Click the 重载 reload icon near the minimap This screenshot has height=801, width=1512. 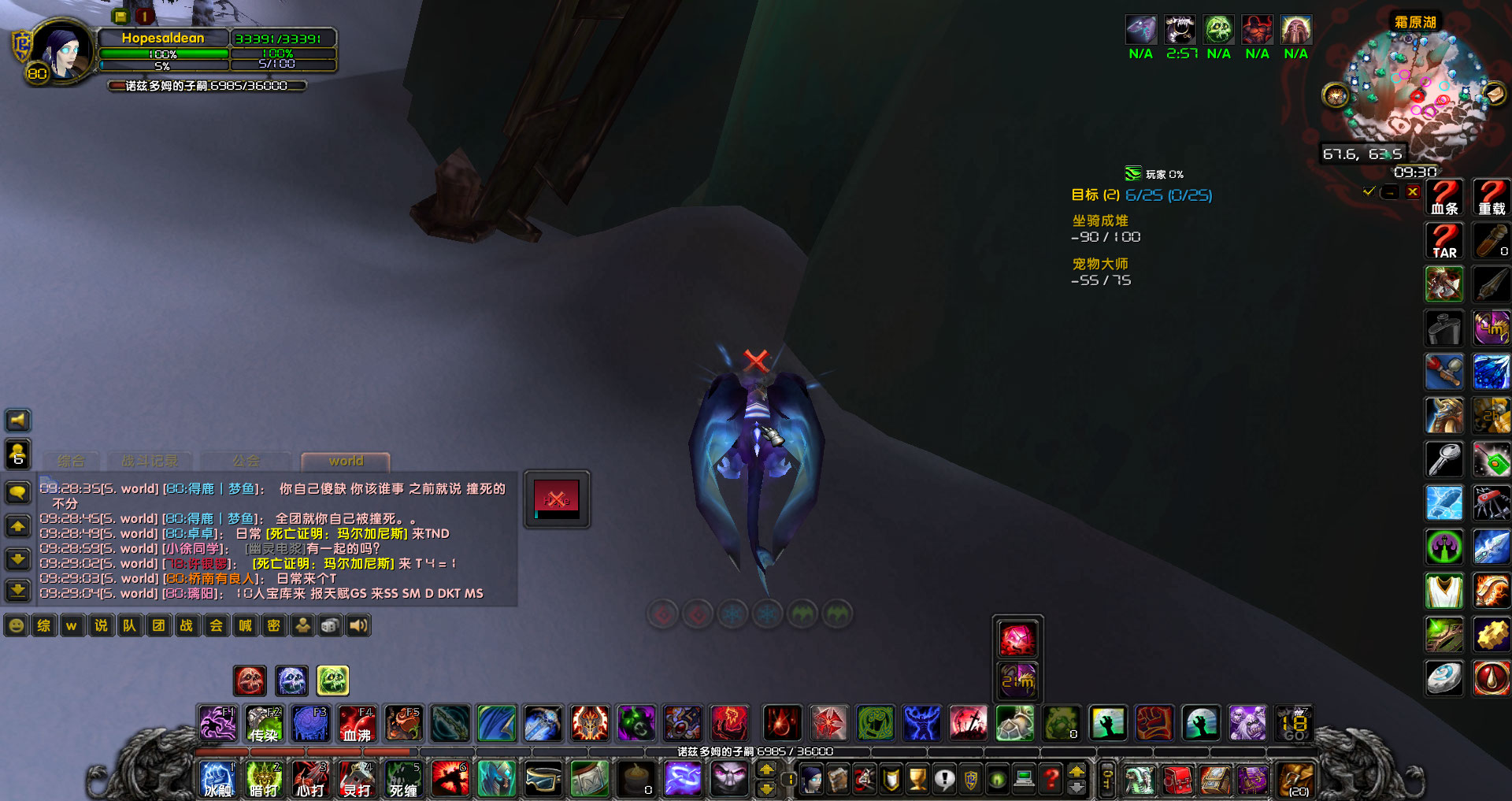click(1491, 197)
